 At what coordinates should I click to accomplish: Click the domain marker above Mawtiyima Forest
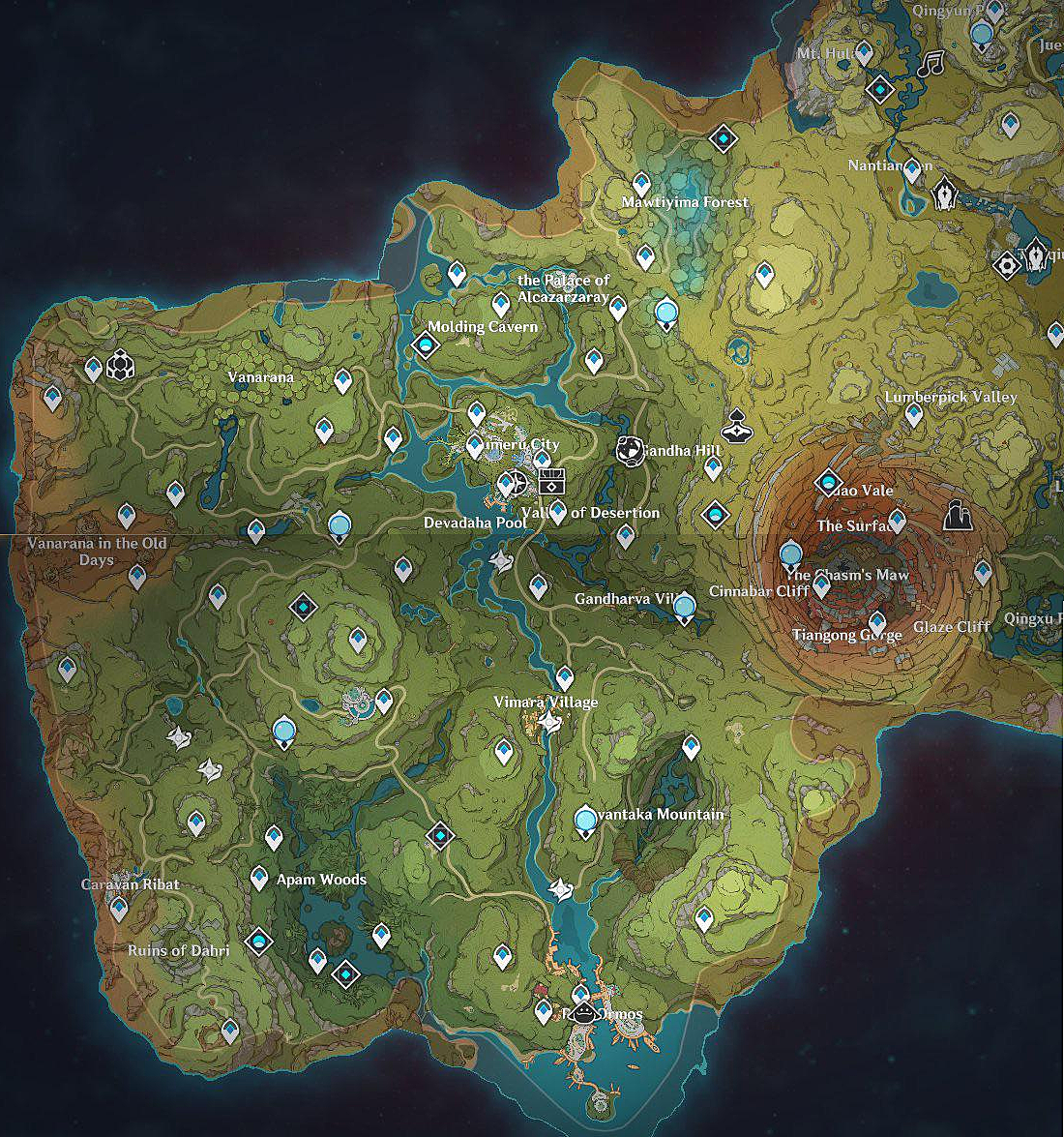723,139
